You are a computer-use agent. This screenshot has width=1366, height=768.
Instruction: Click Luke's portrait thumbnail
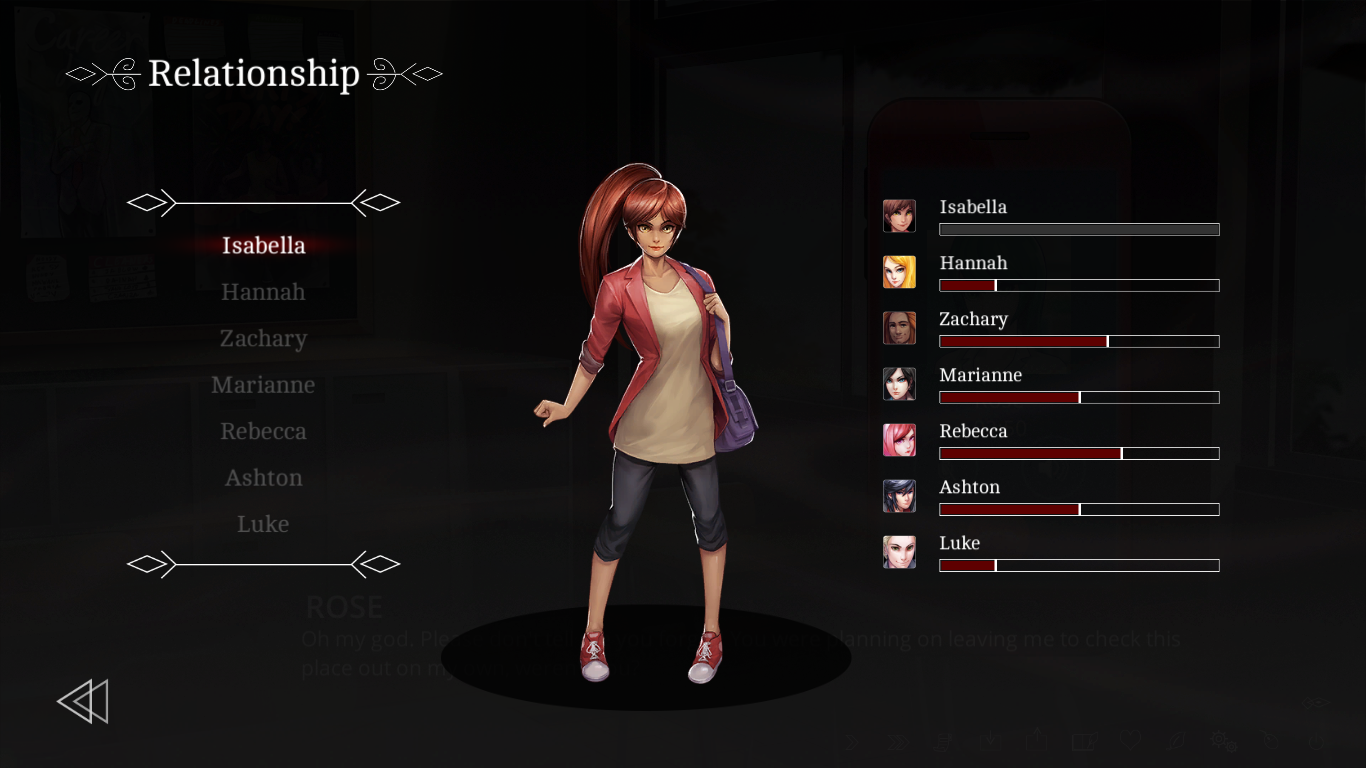899,552
